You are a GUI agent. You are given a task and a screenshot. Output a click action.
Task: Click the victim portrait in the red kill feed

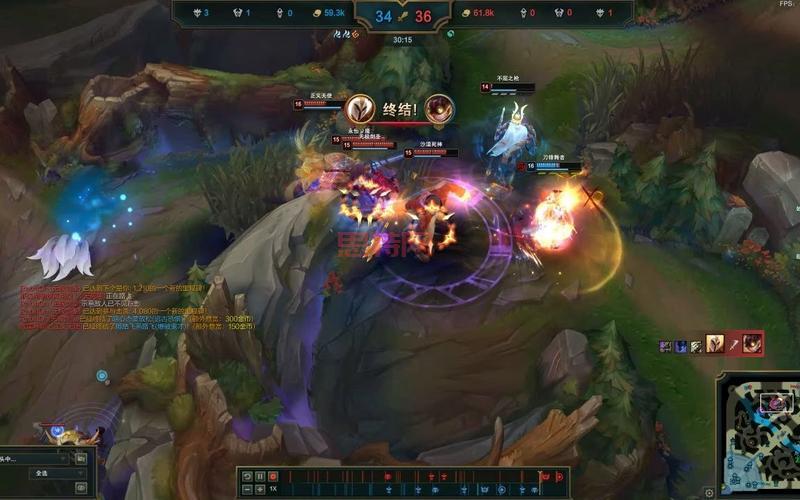751,344
